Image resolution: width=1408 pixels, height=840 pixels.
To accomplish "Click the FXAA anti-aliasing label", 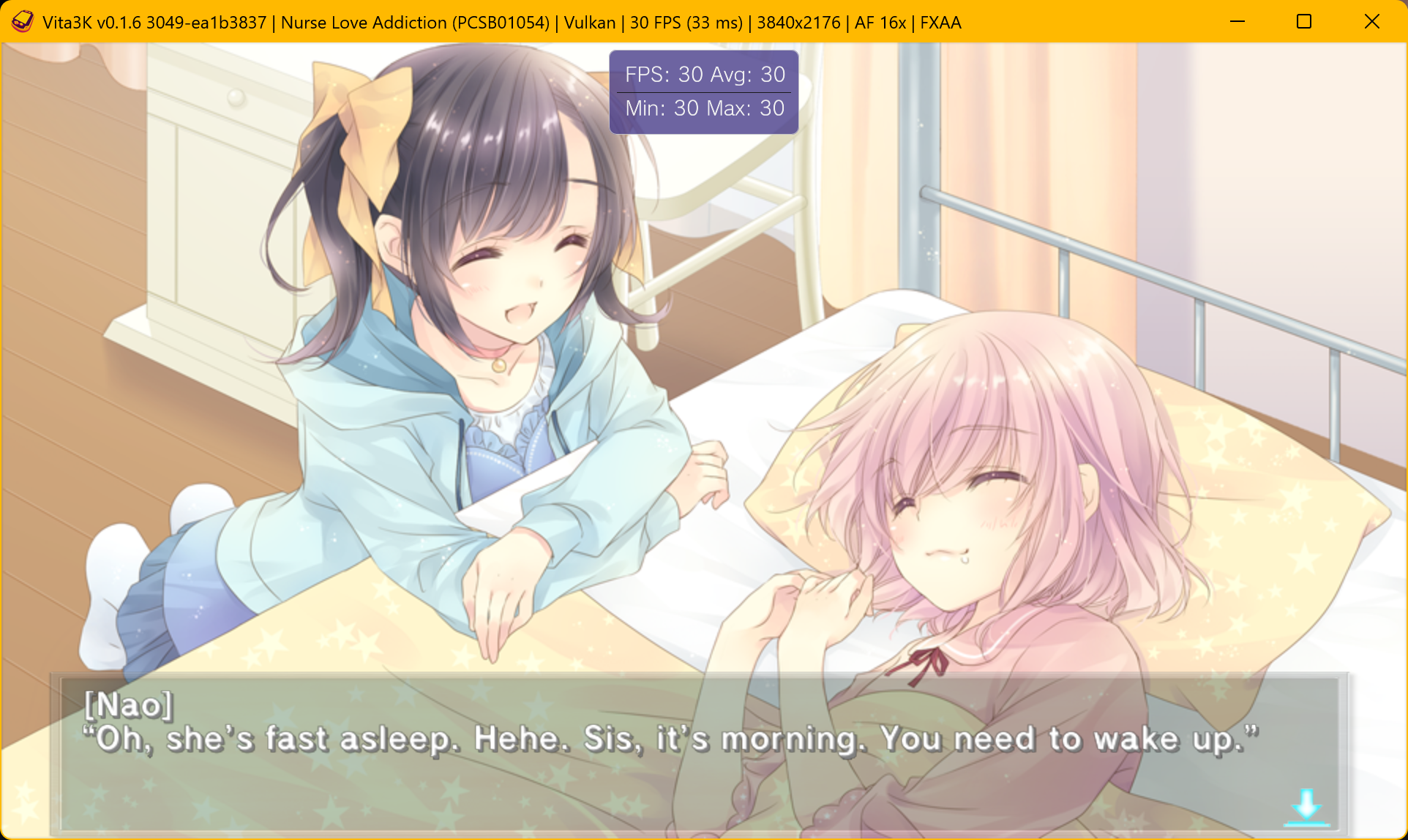I will pos(939,23).
